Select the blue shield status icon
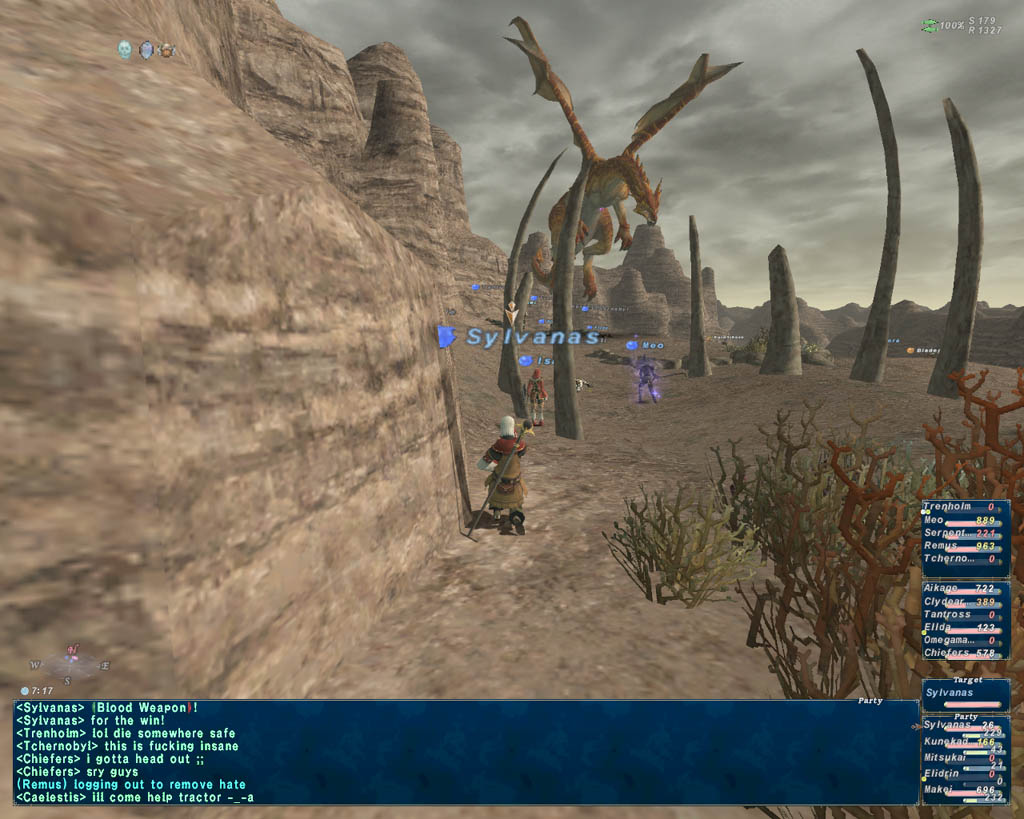1024x819 pixels. 146,49
